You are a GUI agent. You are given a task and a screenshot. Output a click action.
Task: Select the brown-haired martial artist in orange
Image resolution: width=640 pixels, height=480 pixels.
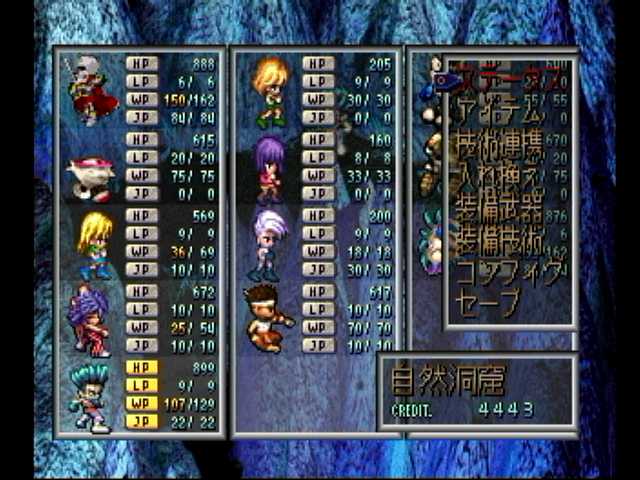pos(268,318)
